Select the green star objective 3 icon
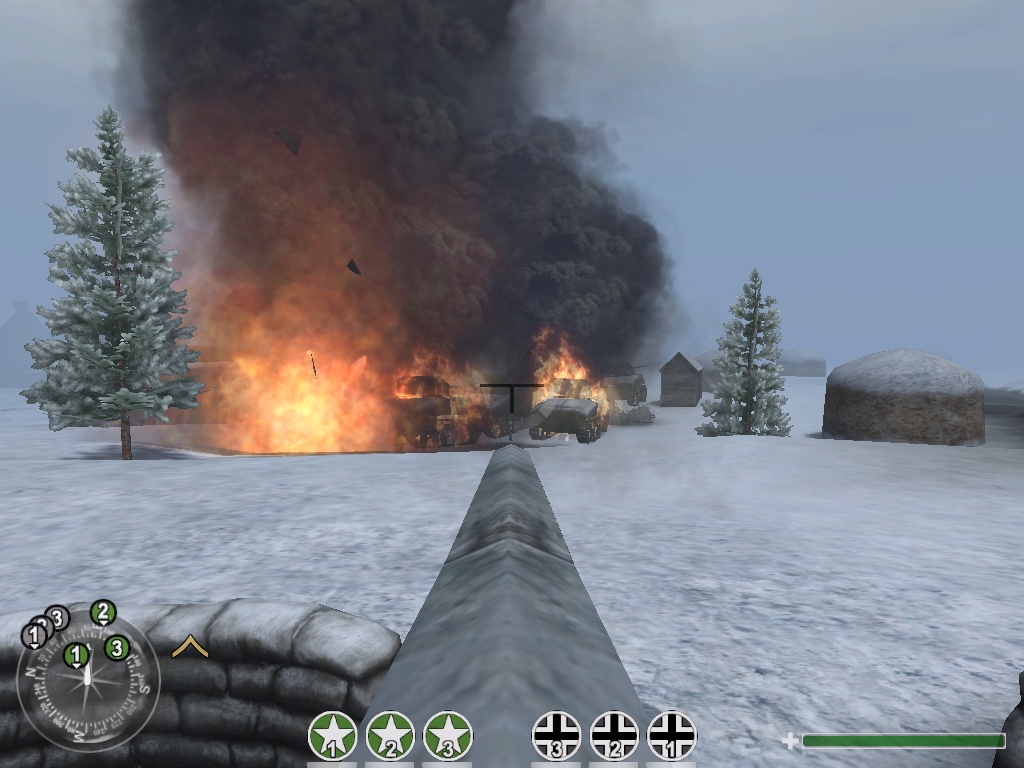 click(x=447, y=736)
